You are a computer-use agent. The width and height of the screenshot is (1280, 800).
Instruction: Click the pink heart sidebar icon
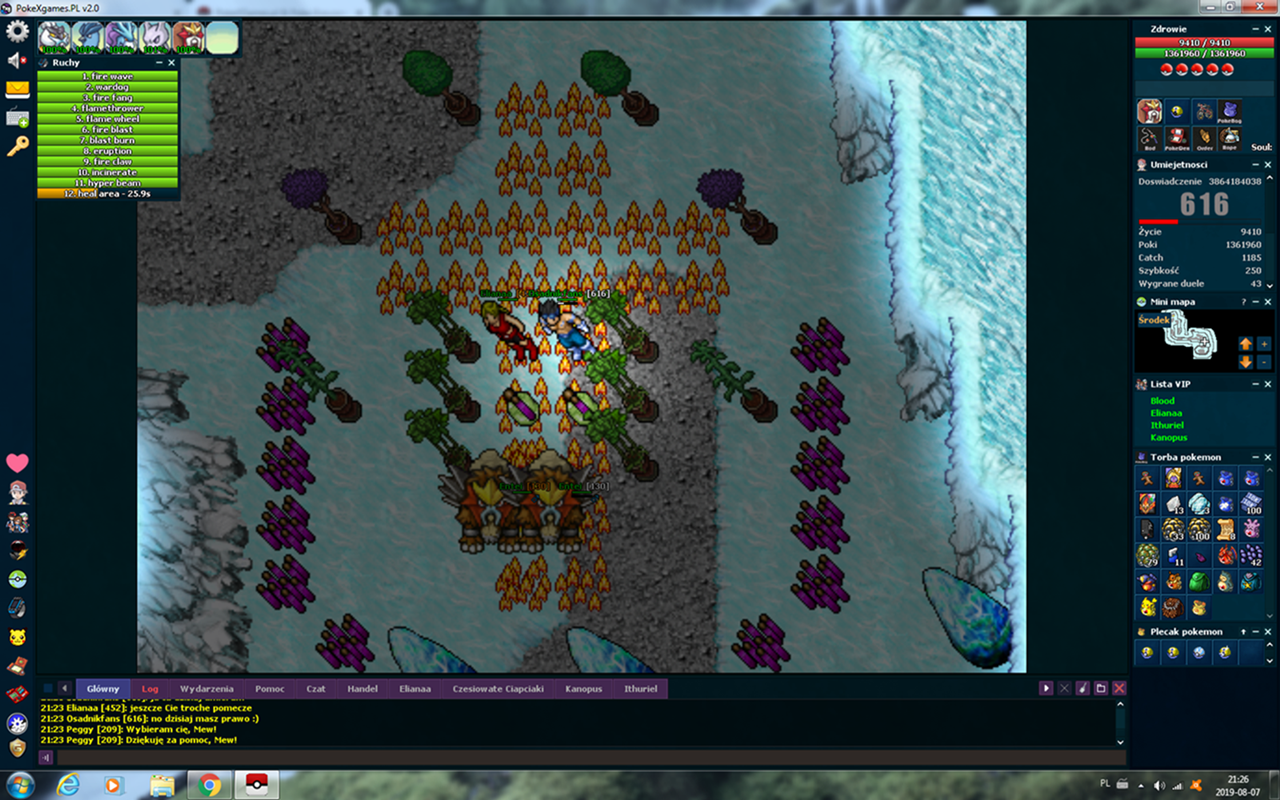tap(17, 463)
